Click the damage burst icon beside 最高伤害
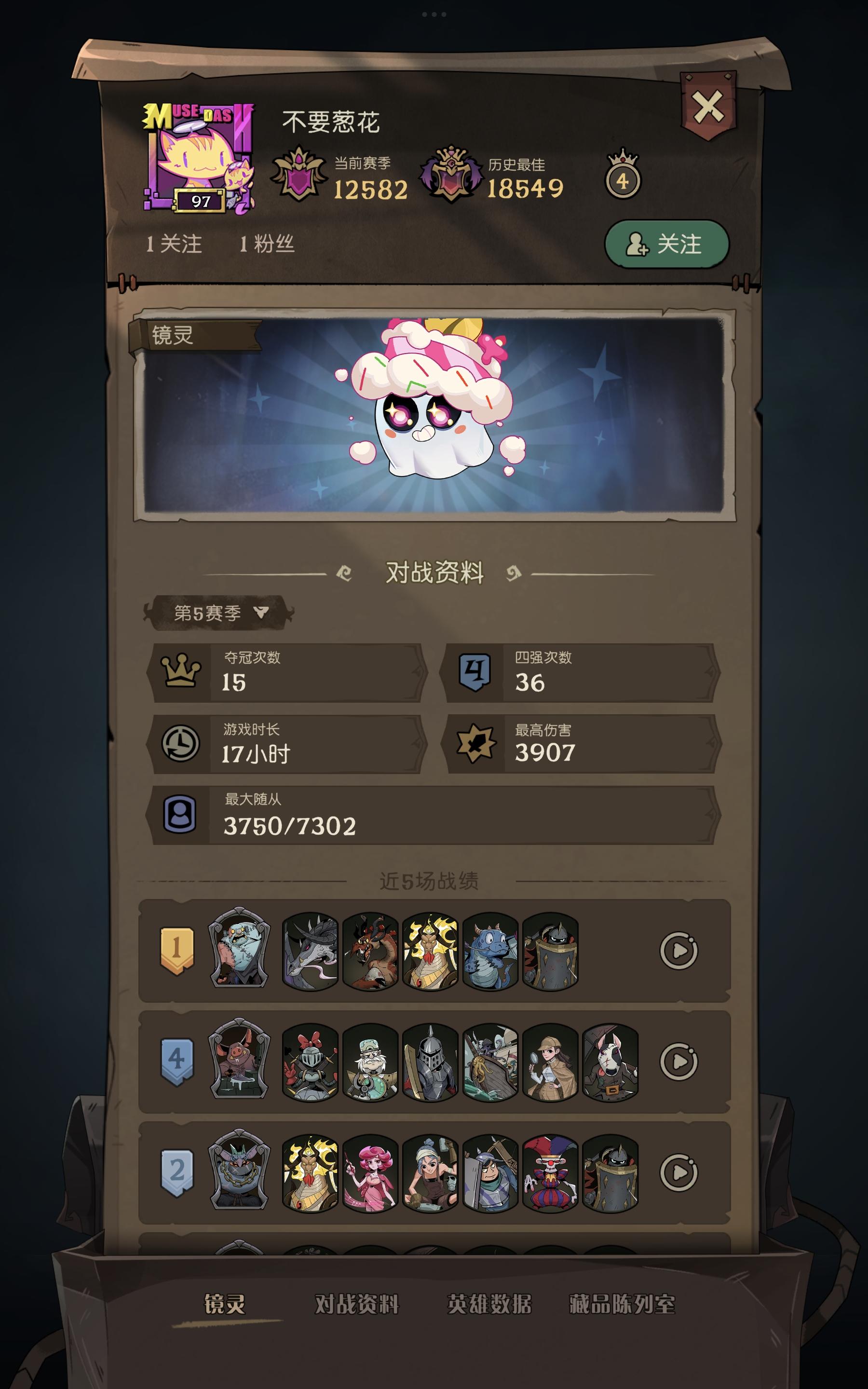The image size is (868, 1389). [x=475, y=743]
